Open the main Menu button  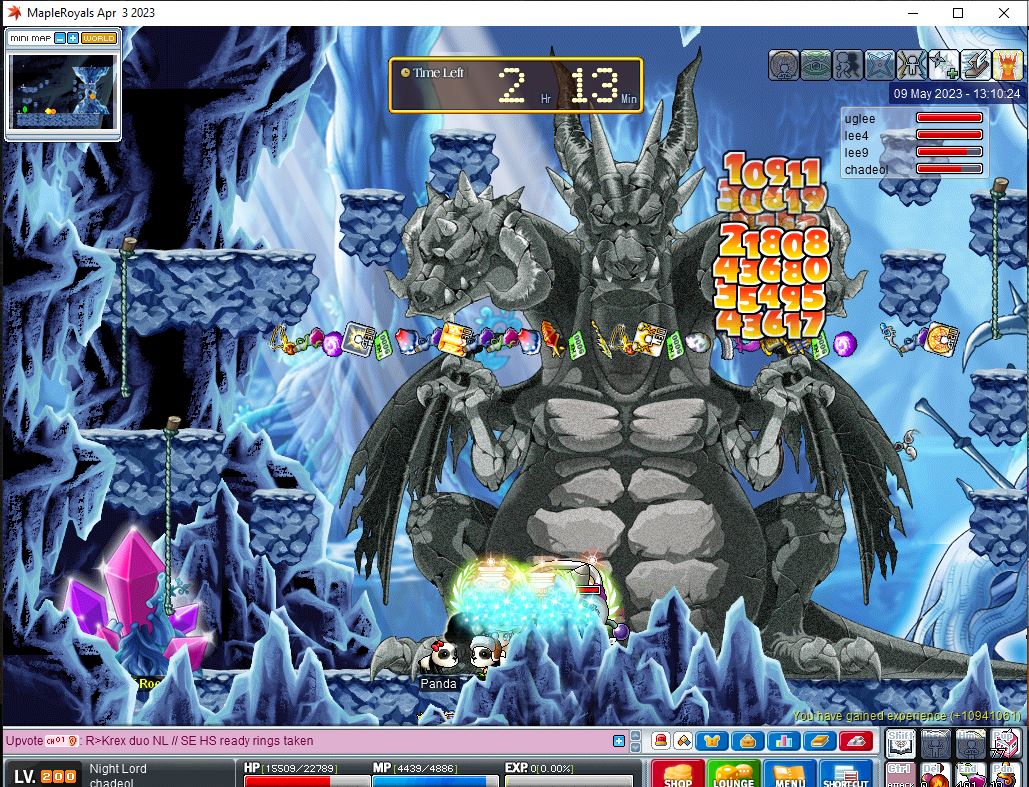(x=790, y=774)
